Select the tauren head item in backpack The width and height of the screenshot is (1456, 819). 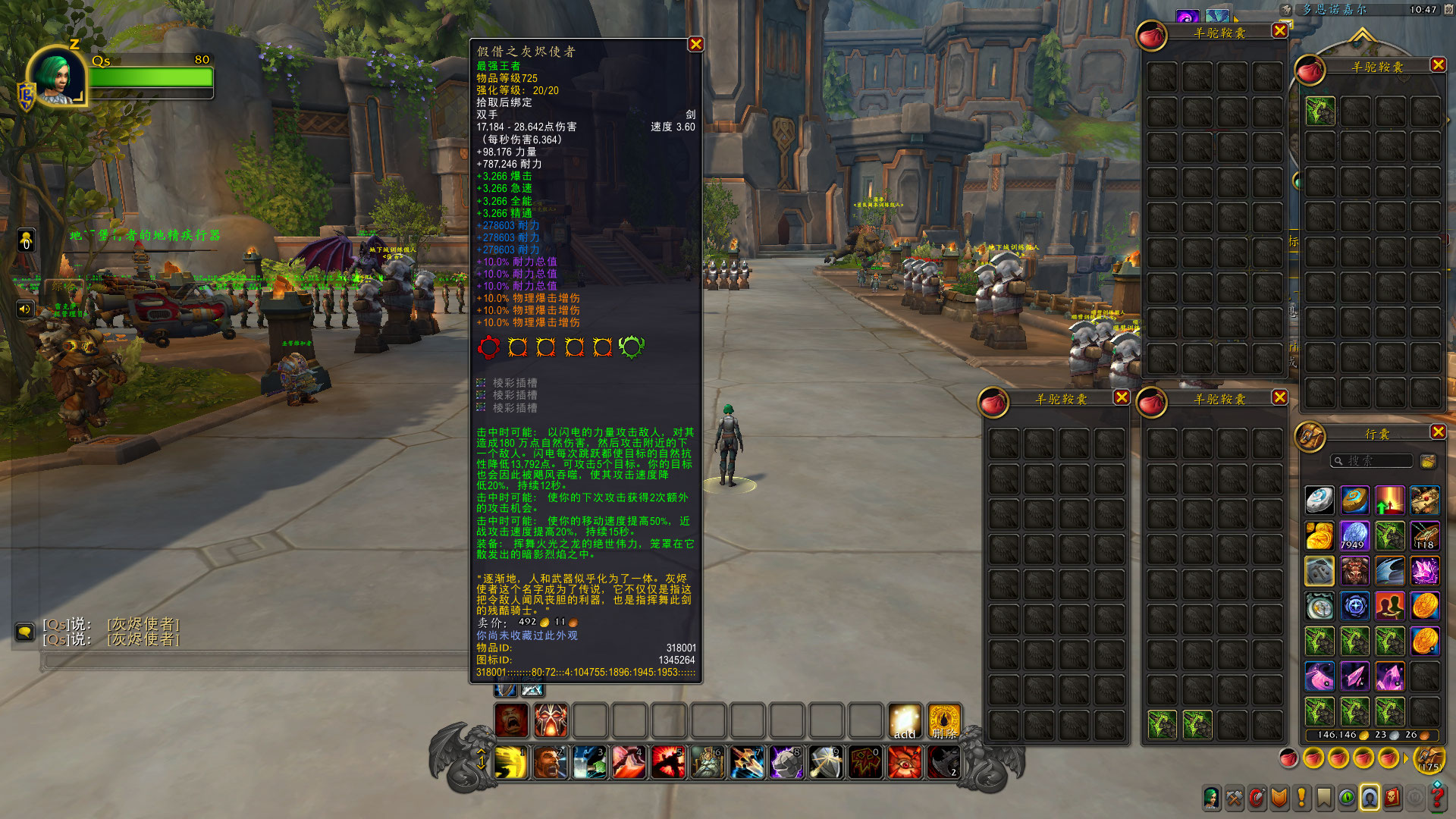1354,571
